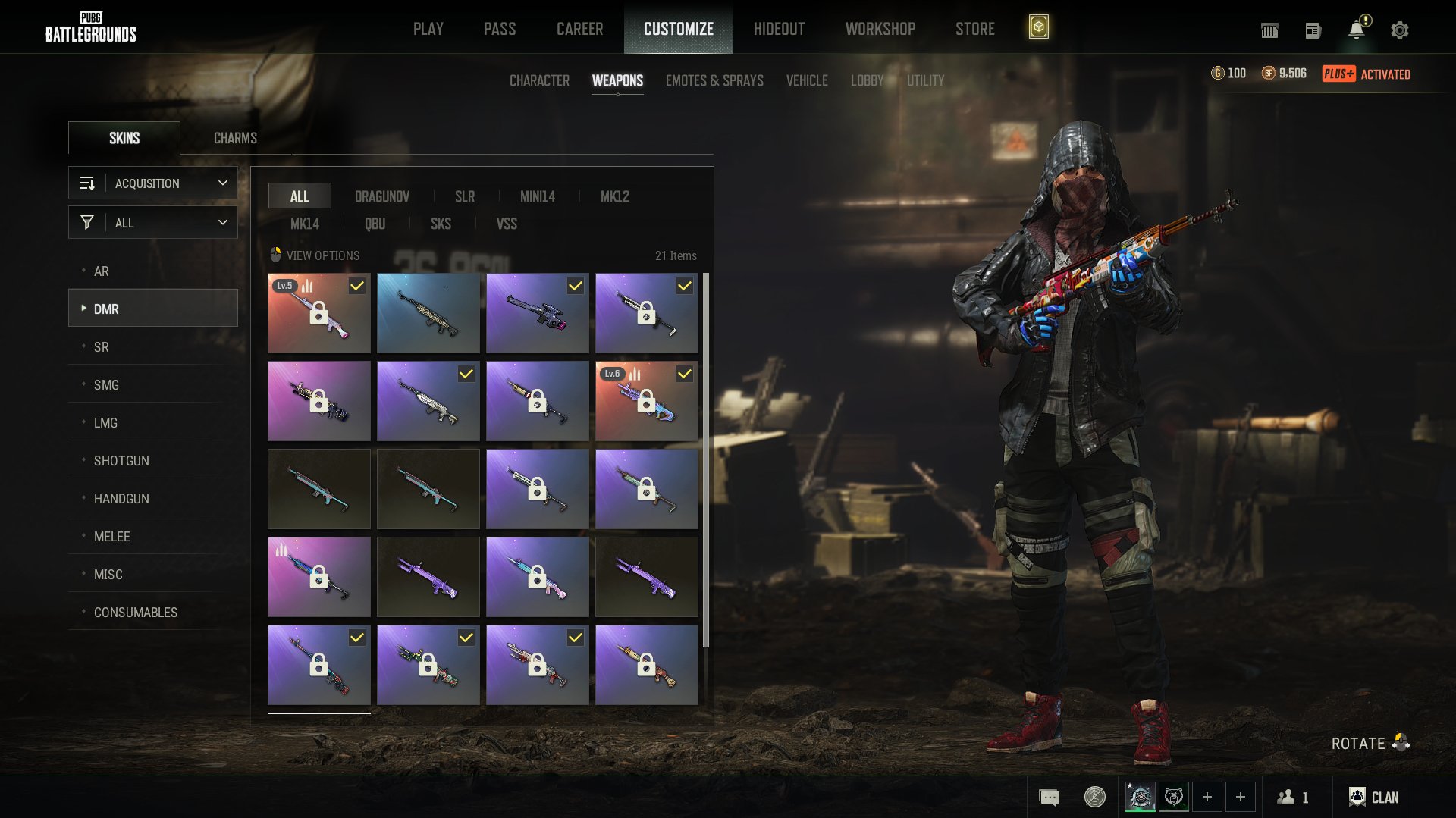Image resolution: width=1456 pixels, height=818 pixels.
Task: Open the Charms tab
Action: [x=235, y=138]
